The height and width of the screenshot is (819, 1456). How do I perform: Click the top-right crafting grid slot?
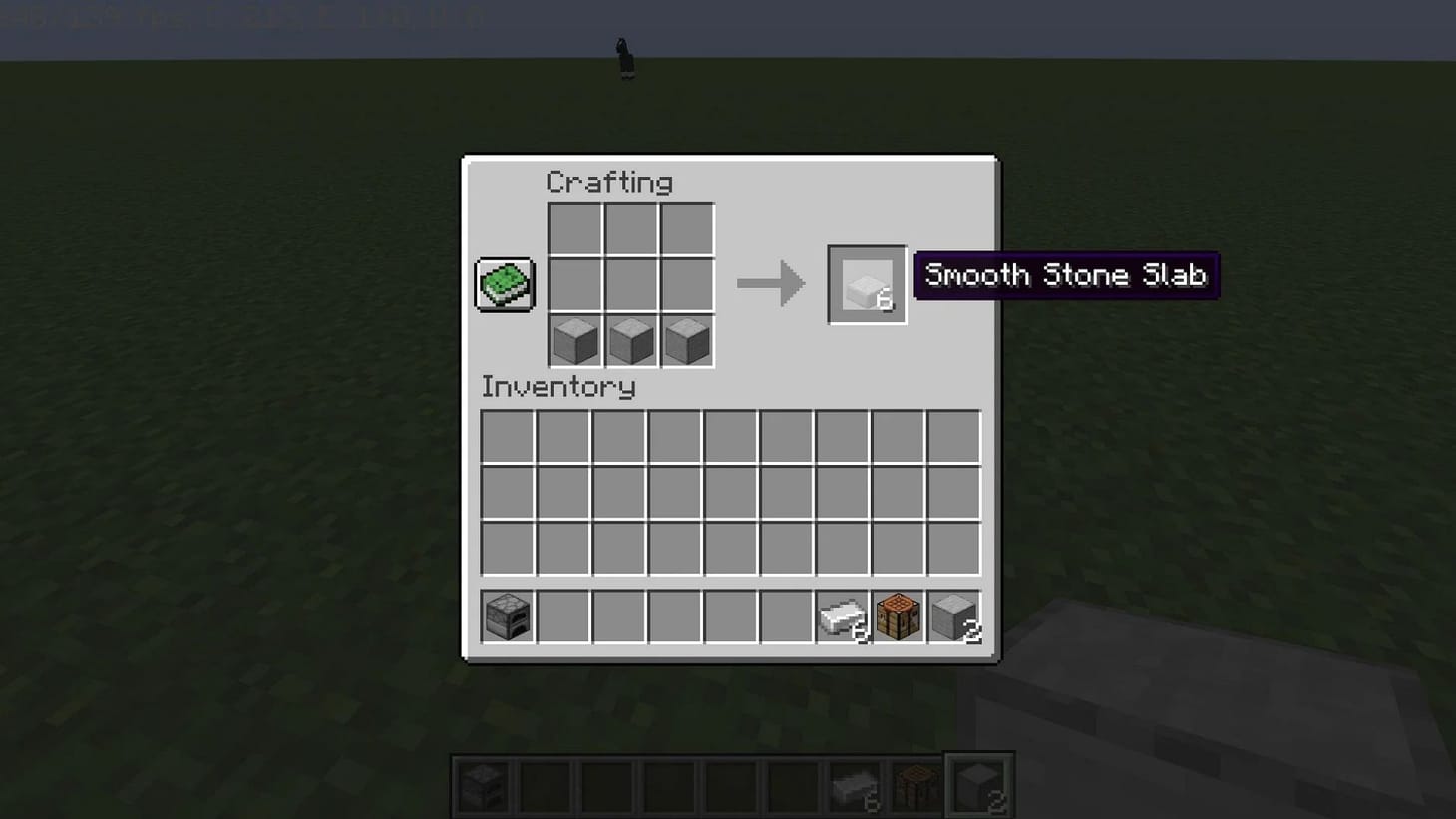688,228
